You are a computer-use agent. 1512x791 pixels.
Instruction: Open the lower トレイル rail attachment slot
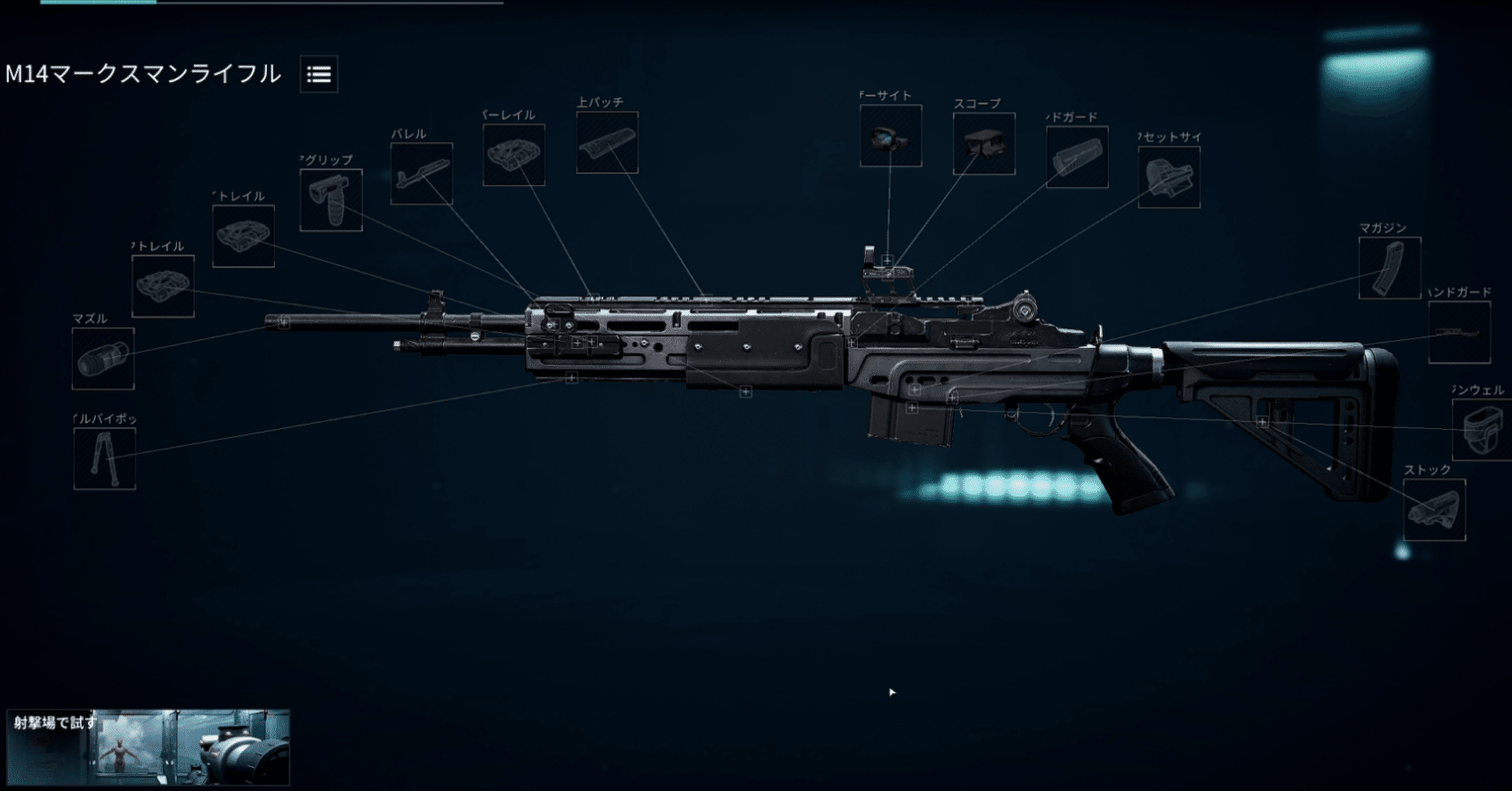point(165,287)
